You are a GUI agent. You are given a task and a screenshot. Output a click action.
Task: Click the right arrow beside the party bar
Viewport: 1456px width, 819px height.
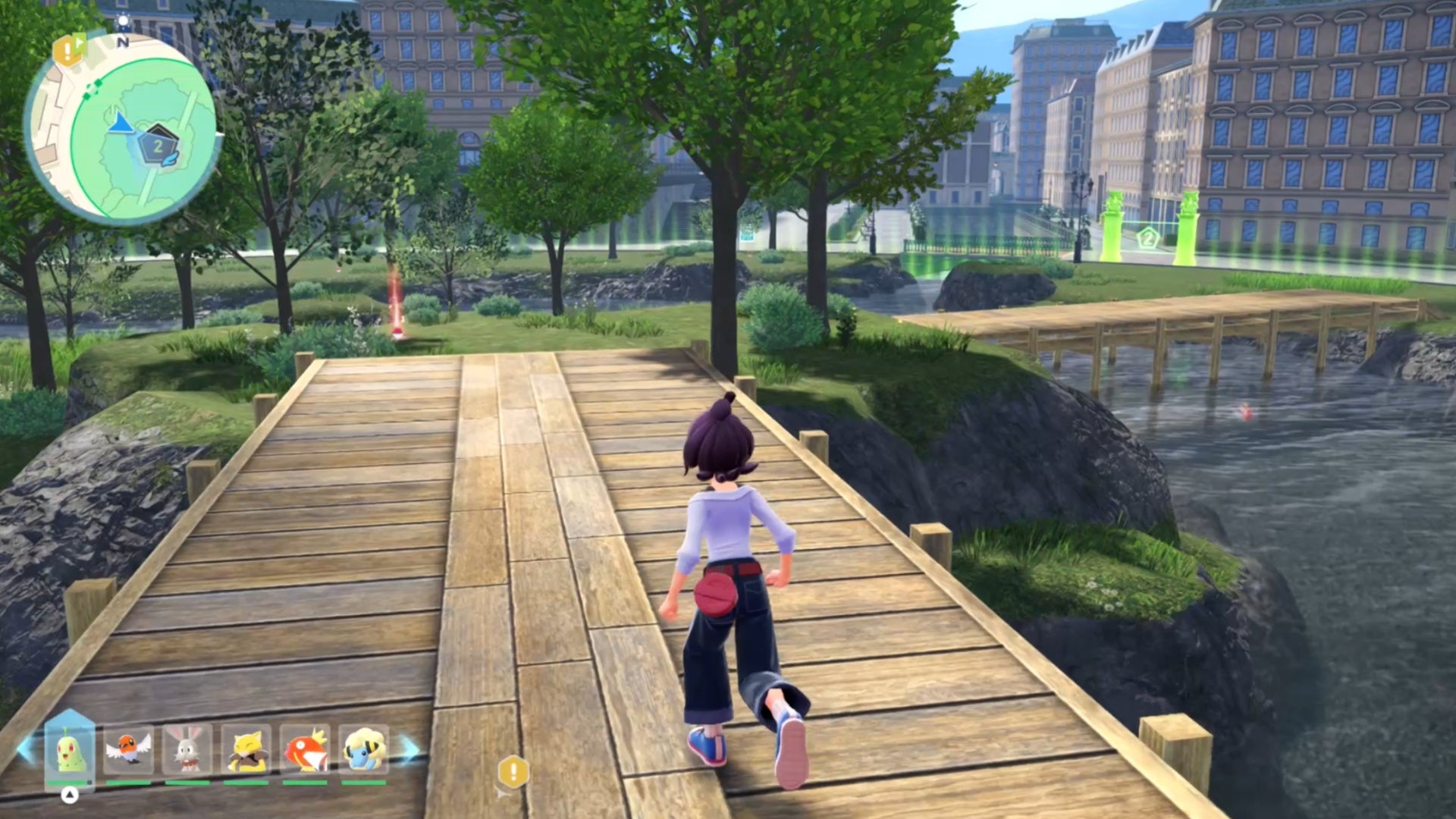tap(409, 750)
